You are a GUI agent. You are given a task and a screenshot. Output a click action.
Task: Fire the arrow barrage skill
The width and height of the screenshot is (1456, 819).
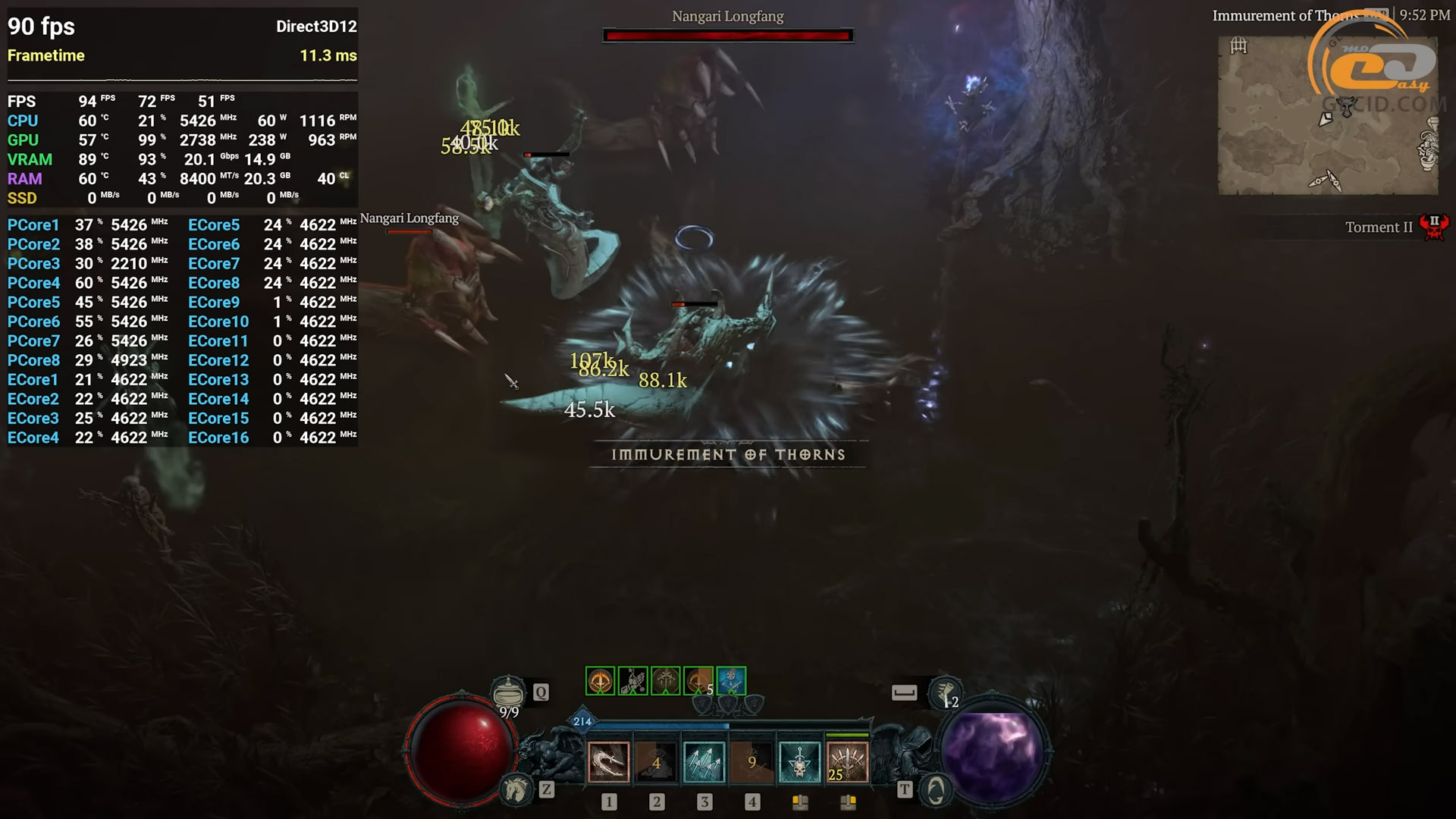click(x=704, y=762)
